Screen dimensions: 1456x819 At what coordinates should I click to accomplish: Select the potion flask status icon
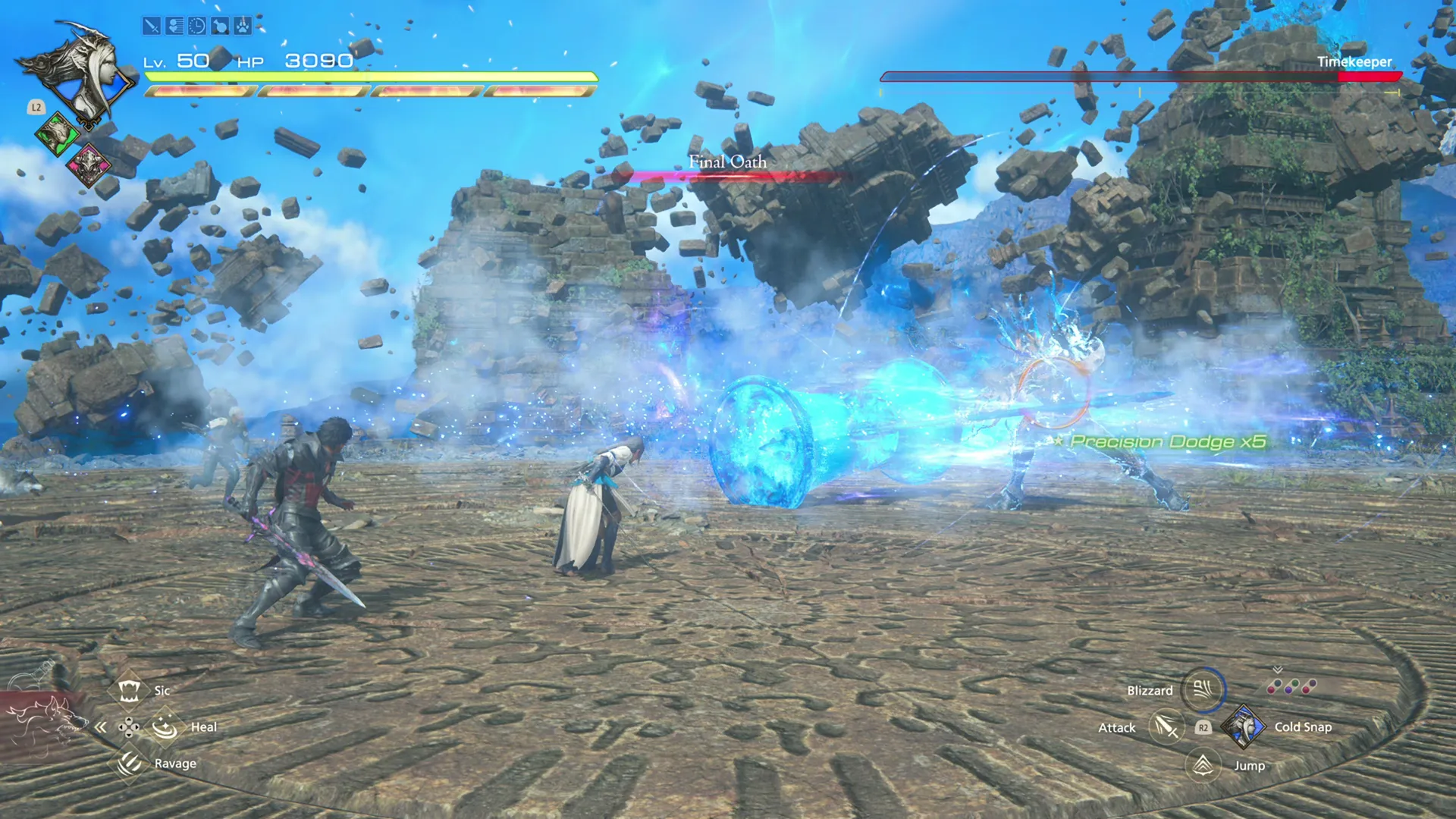pos(220,27)
